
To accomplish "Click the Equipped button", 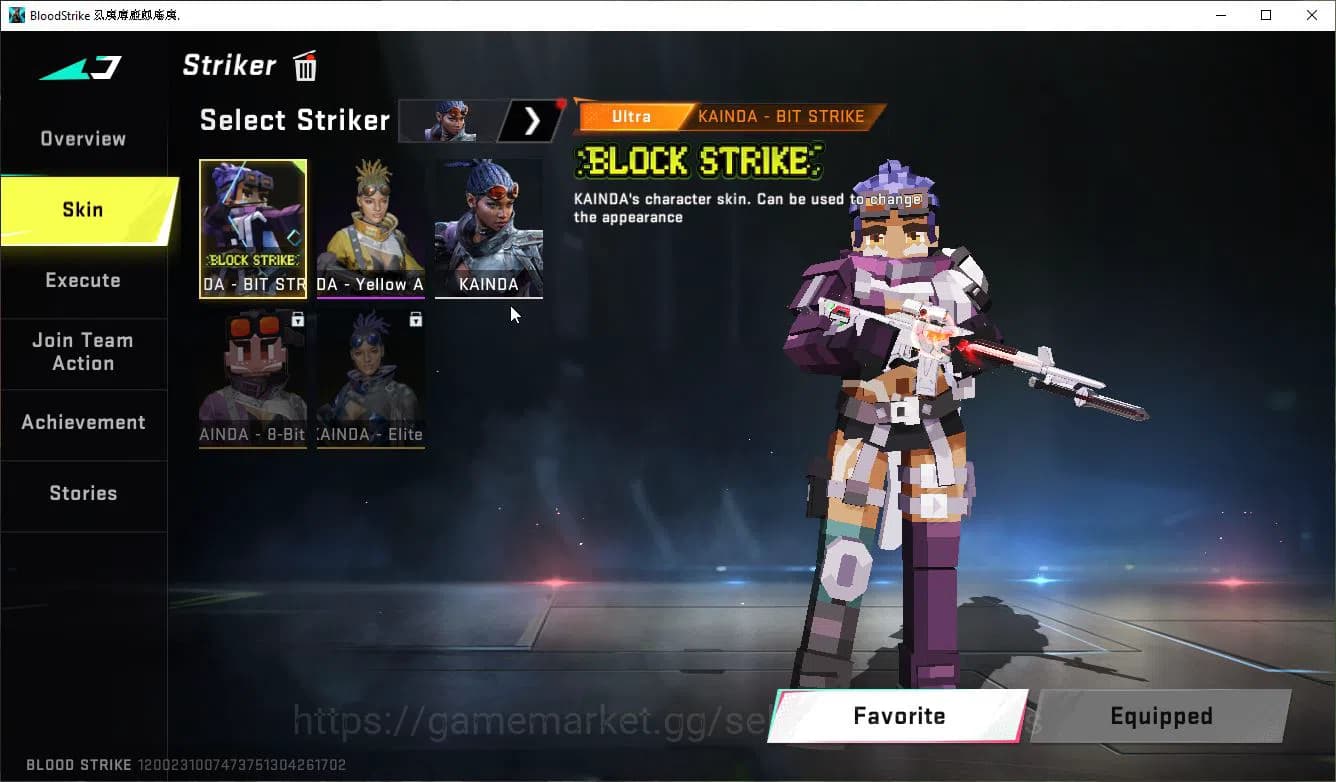I will click(1160, 716).
